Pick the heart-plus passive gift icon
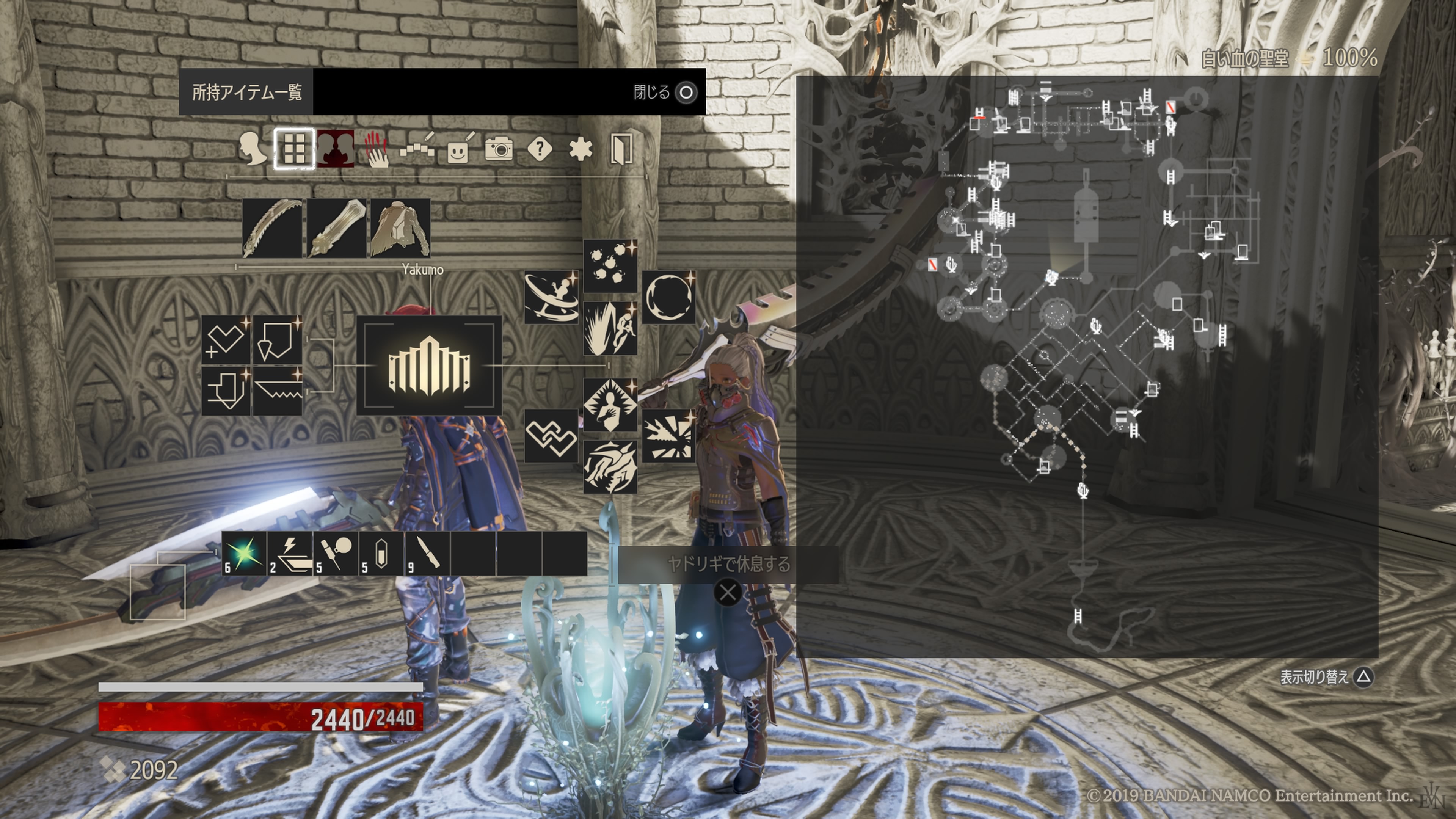 click(x=226, y=340)
